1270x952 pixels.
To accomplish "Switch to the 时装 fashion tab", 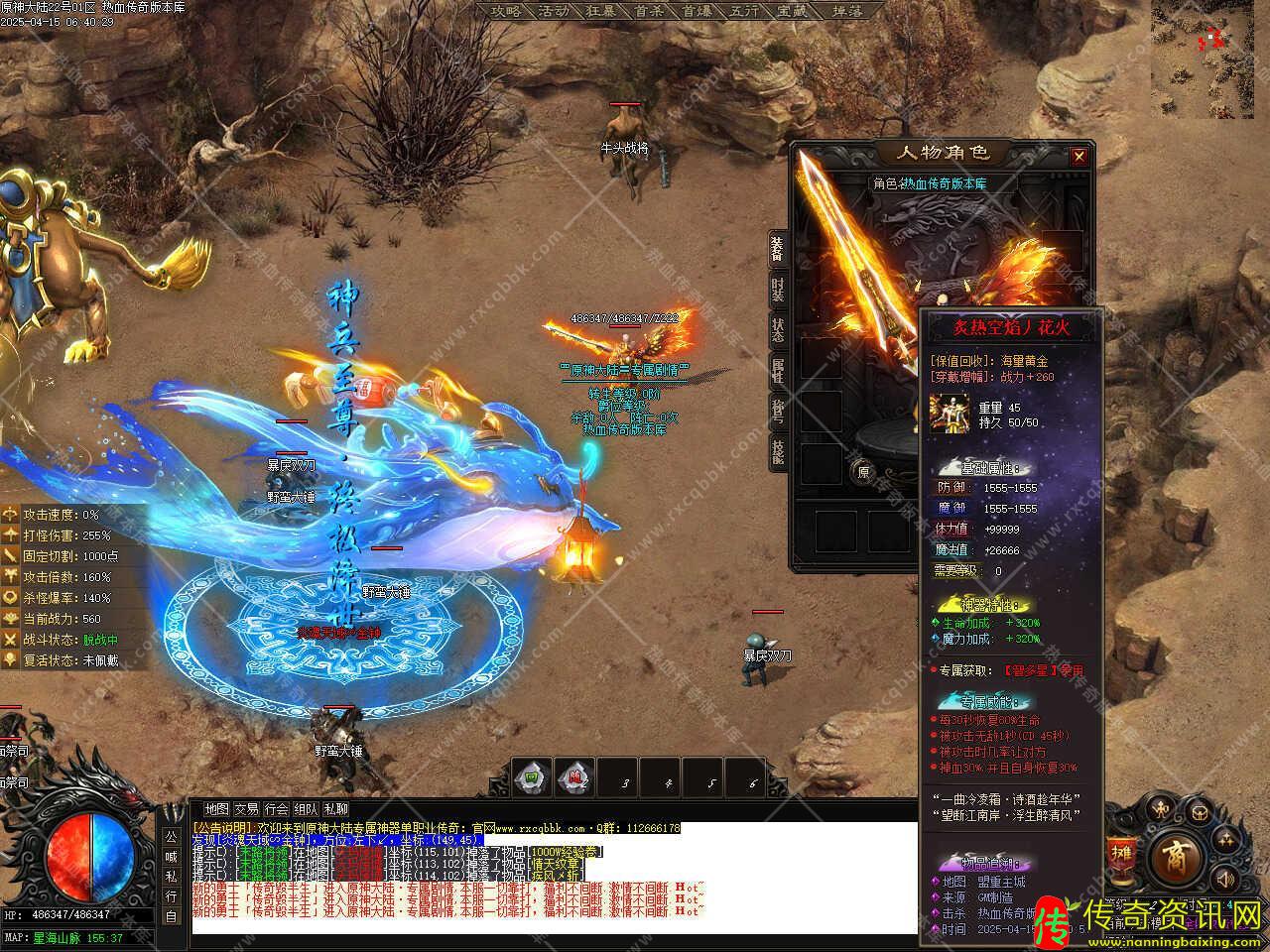I will click(x=779, y=292).
